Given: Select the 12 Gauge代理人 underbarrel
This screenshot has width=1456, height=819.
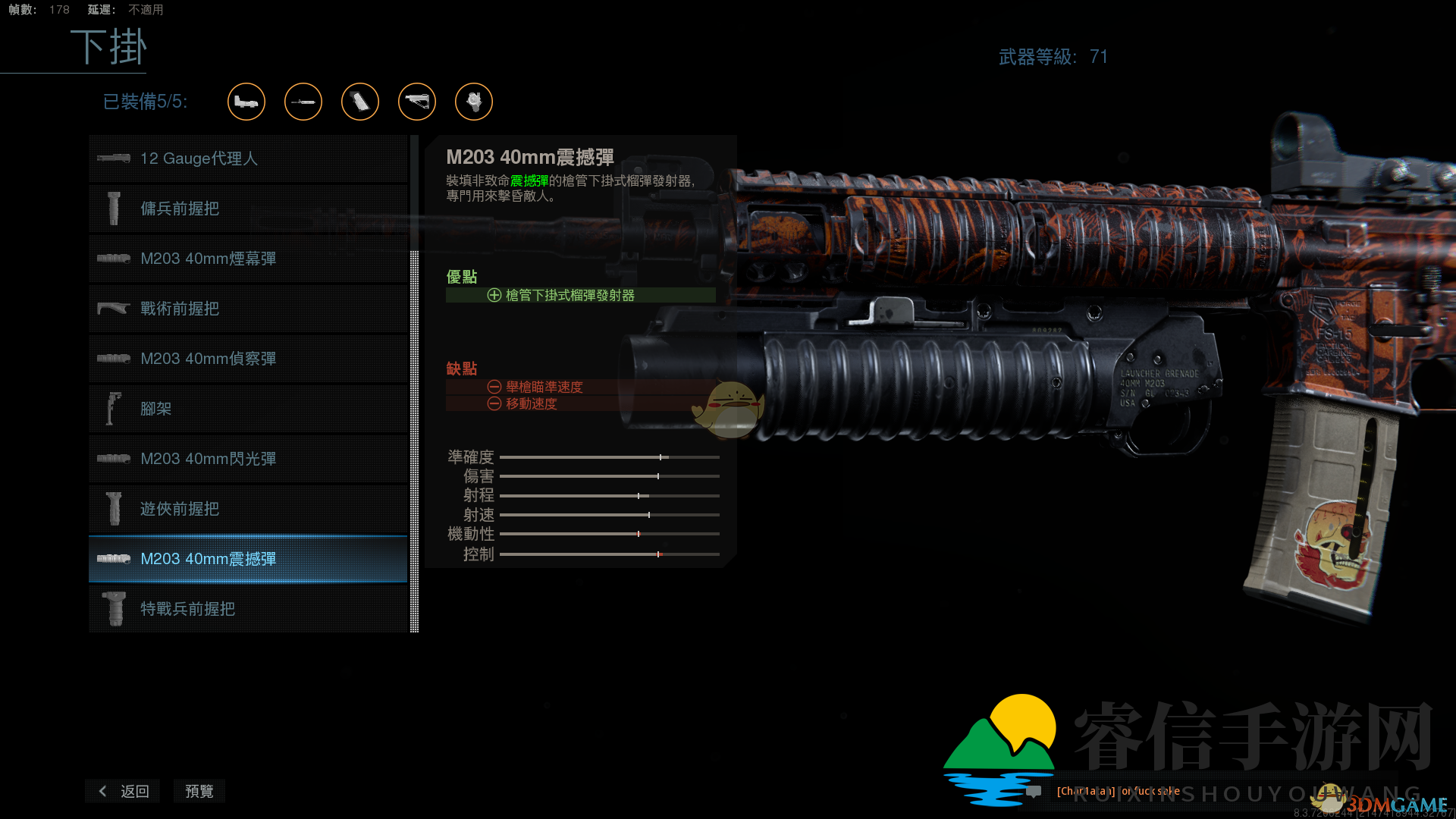Looking at the screenshot, I should [x=248, y=158].
